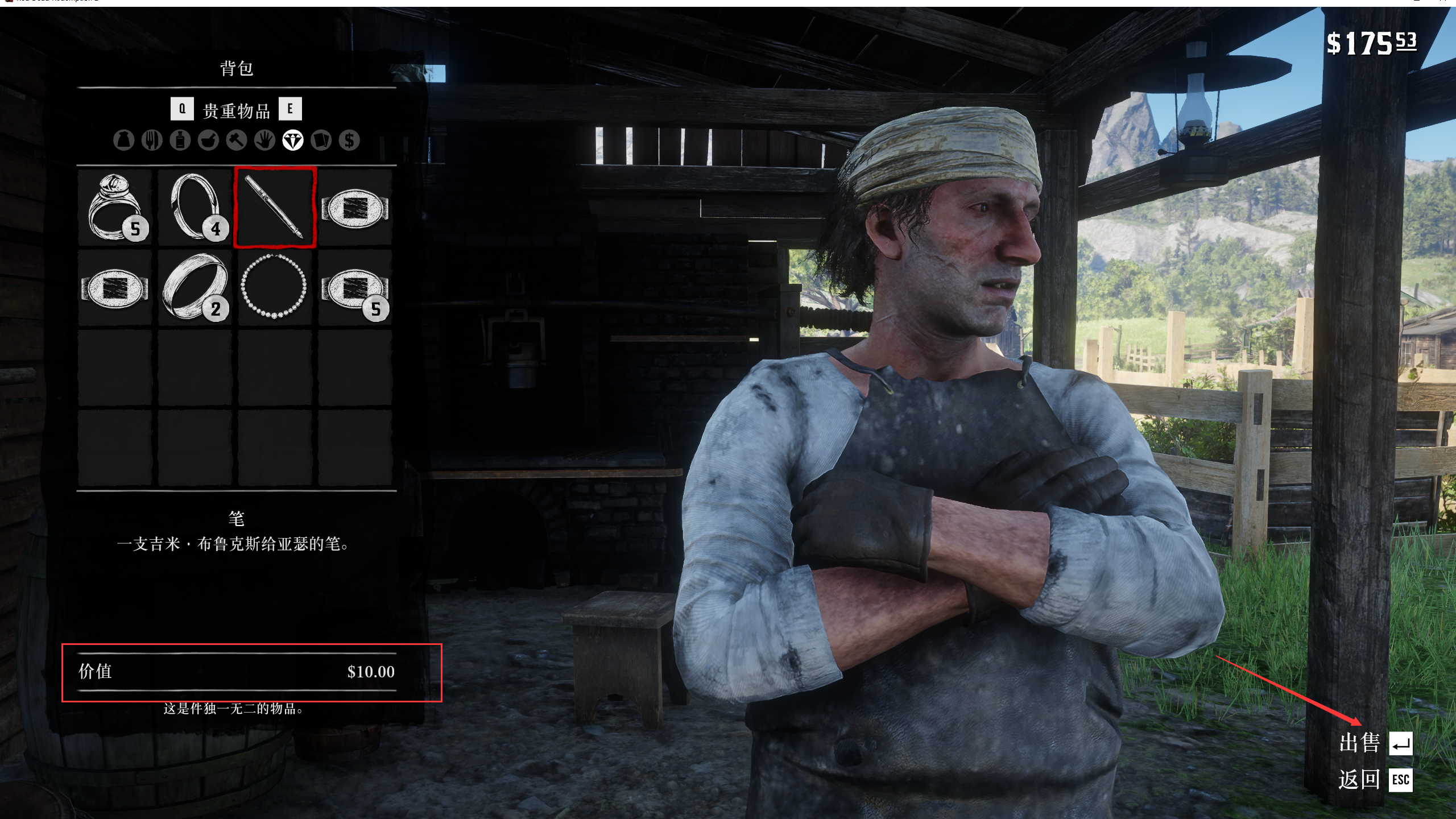Open the mortar and pestle ingredients tab

click(x=208, y=140)
